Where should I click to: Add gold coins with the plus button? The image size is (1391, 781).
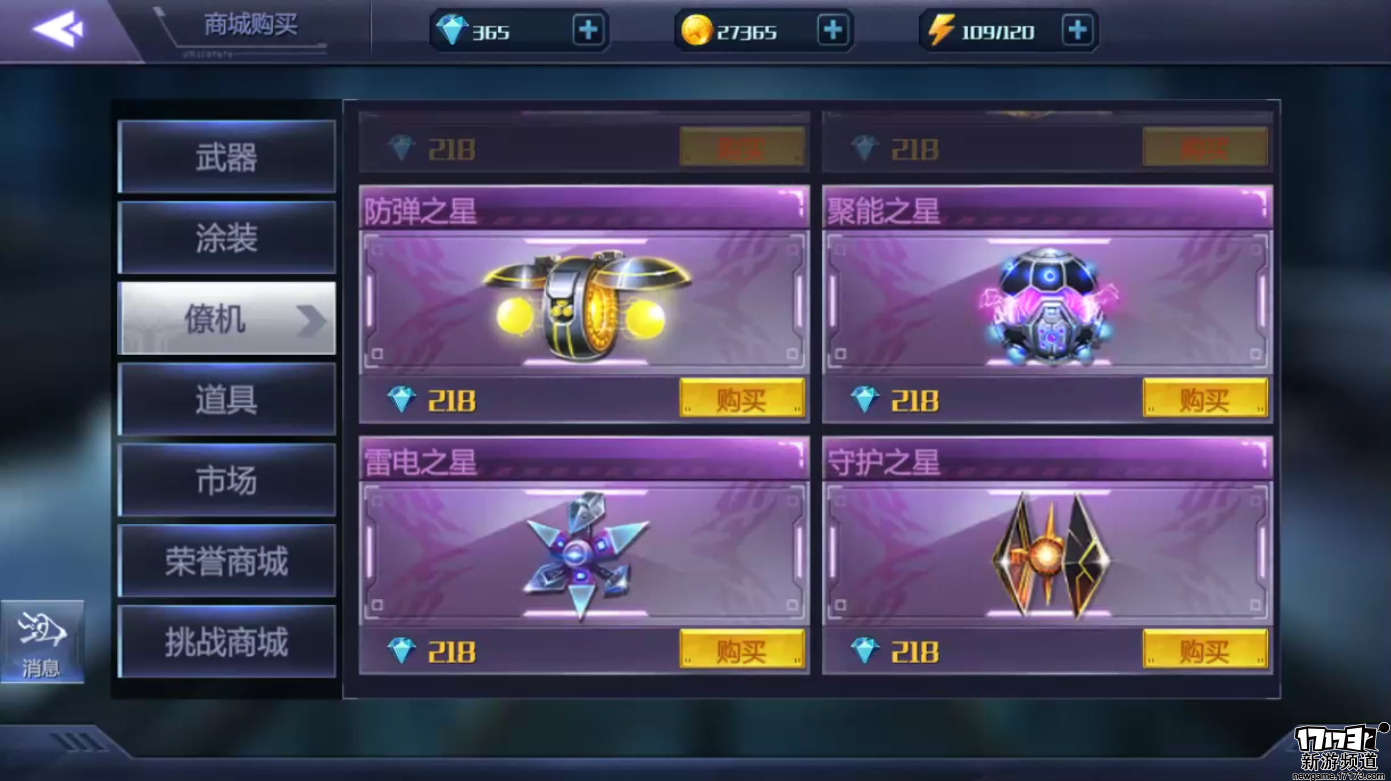tap(832, 31)
